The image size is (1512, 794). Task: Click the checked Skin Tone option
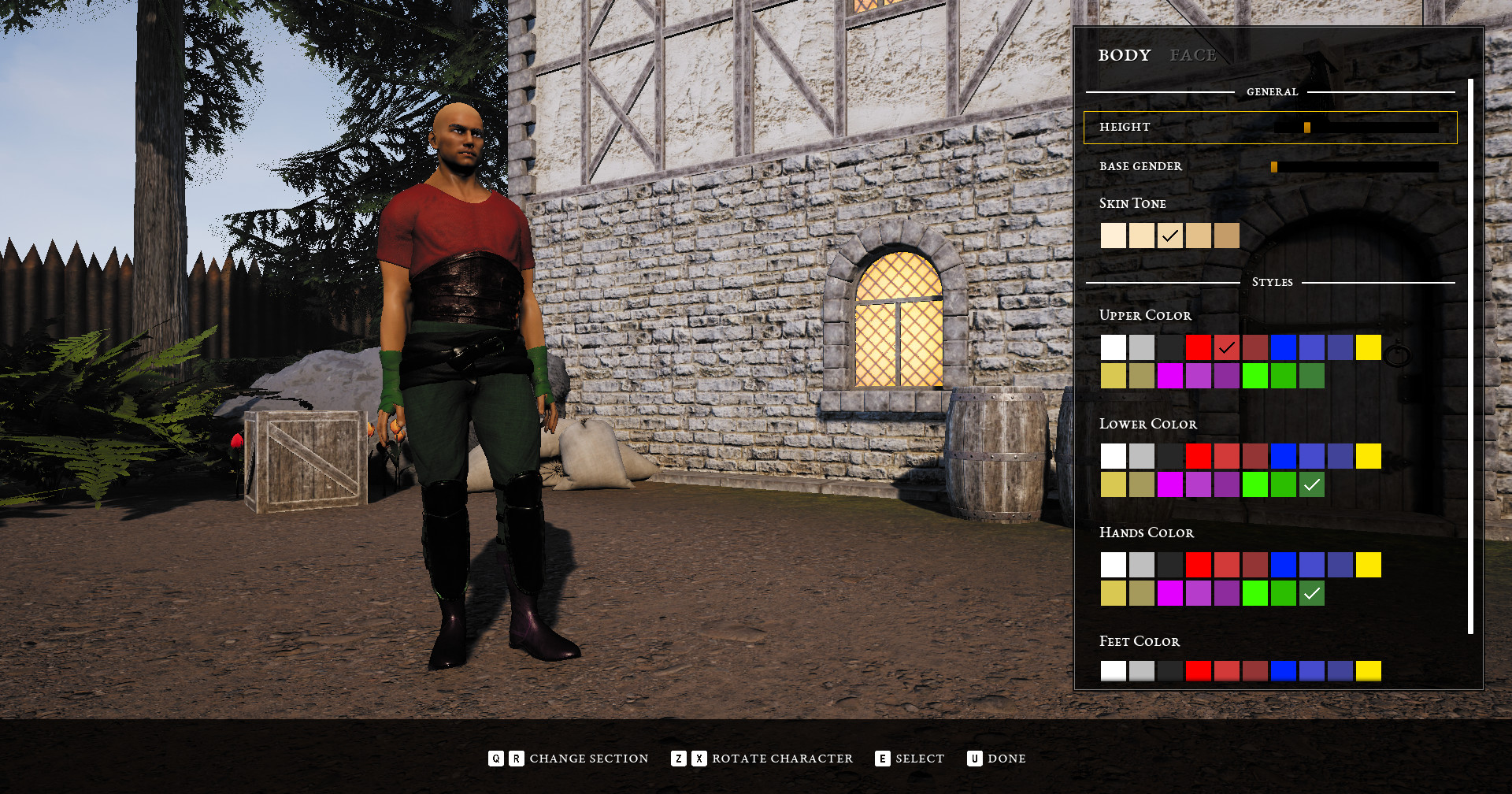point(1169,236)
